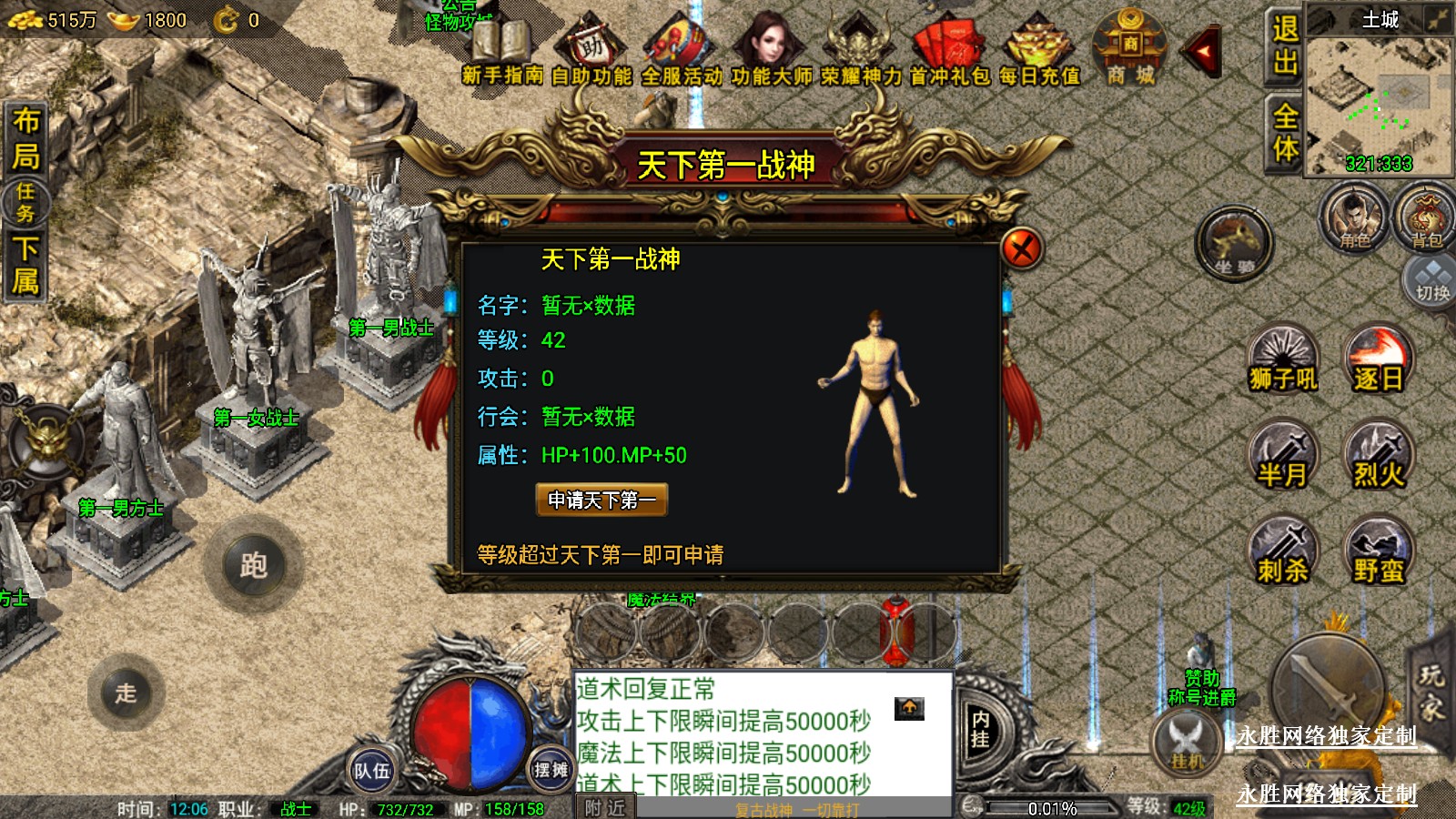
Task: Activate the 刺杀 skill
Action: 1283,551
